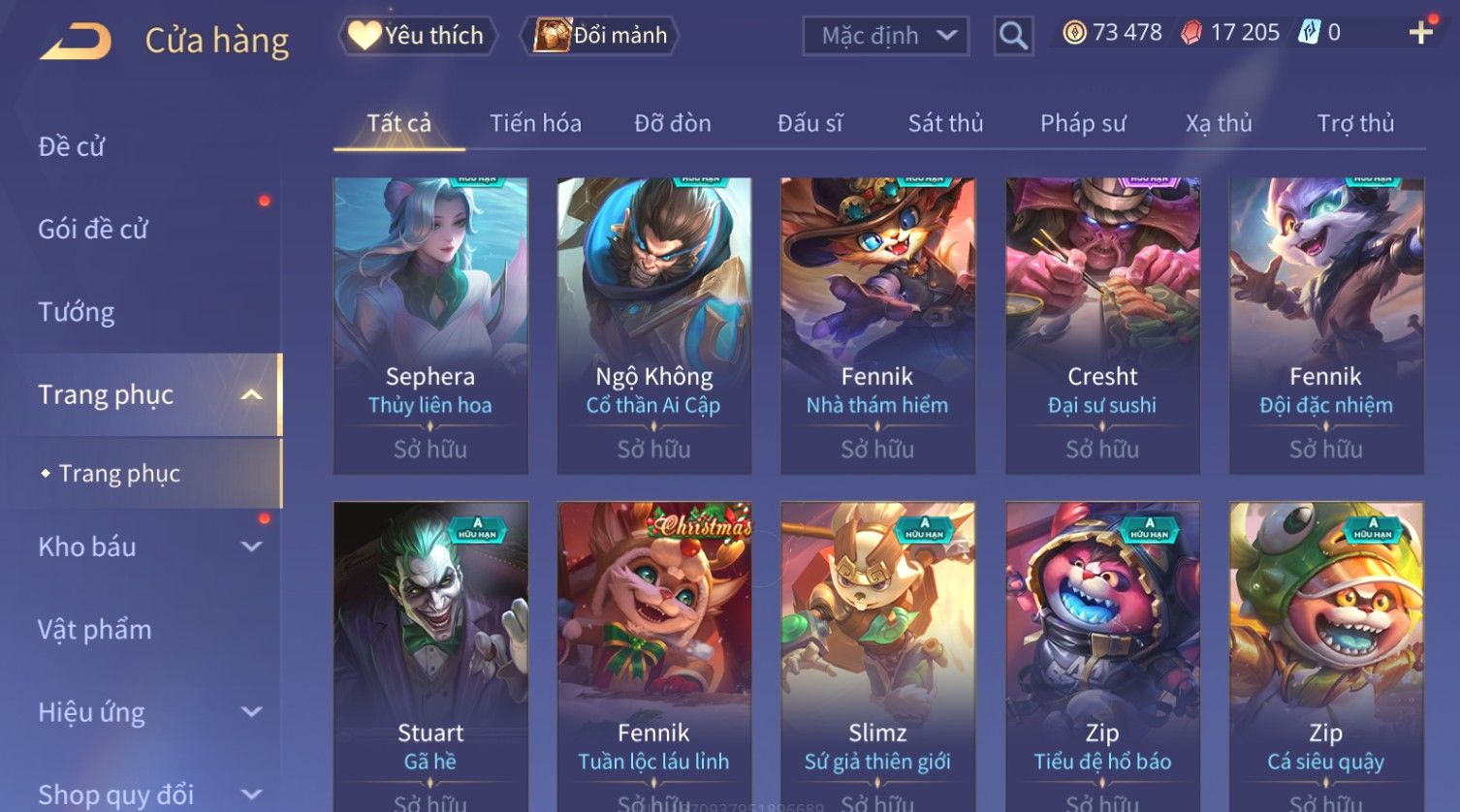Open the Yêu thích favorites list
This screenshot has width=1460, height=812.
coord(418,36)
